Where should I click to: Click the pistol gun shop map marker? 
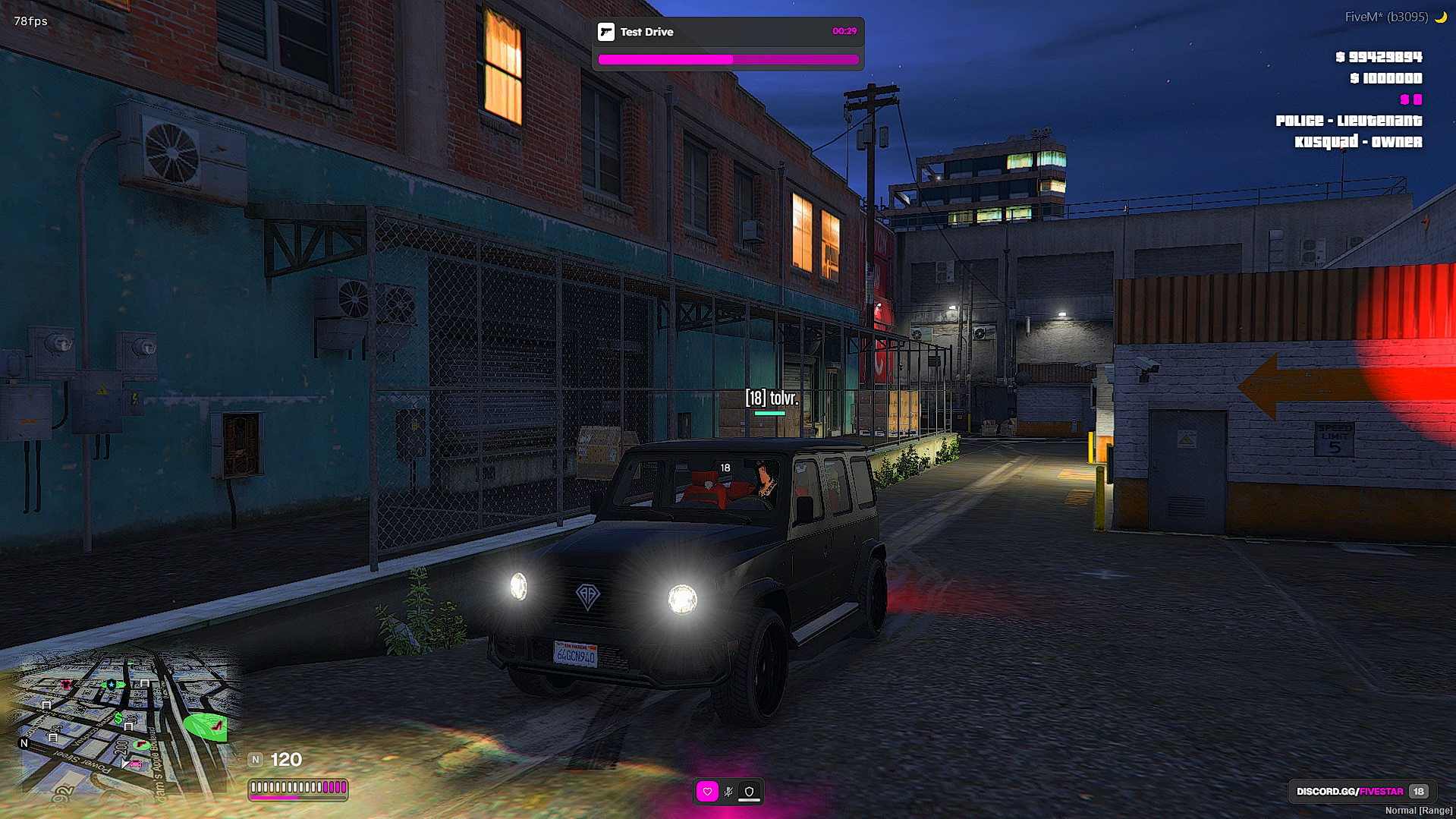pos(141,745)
